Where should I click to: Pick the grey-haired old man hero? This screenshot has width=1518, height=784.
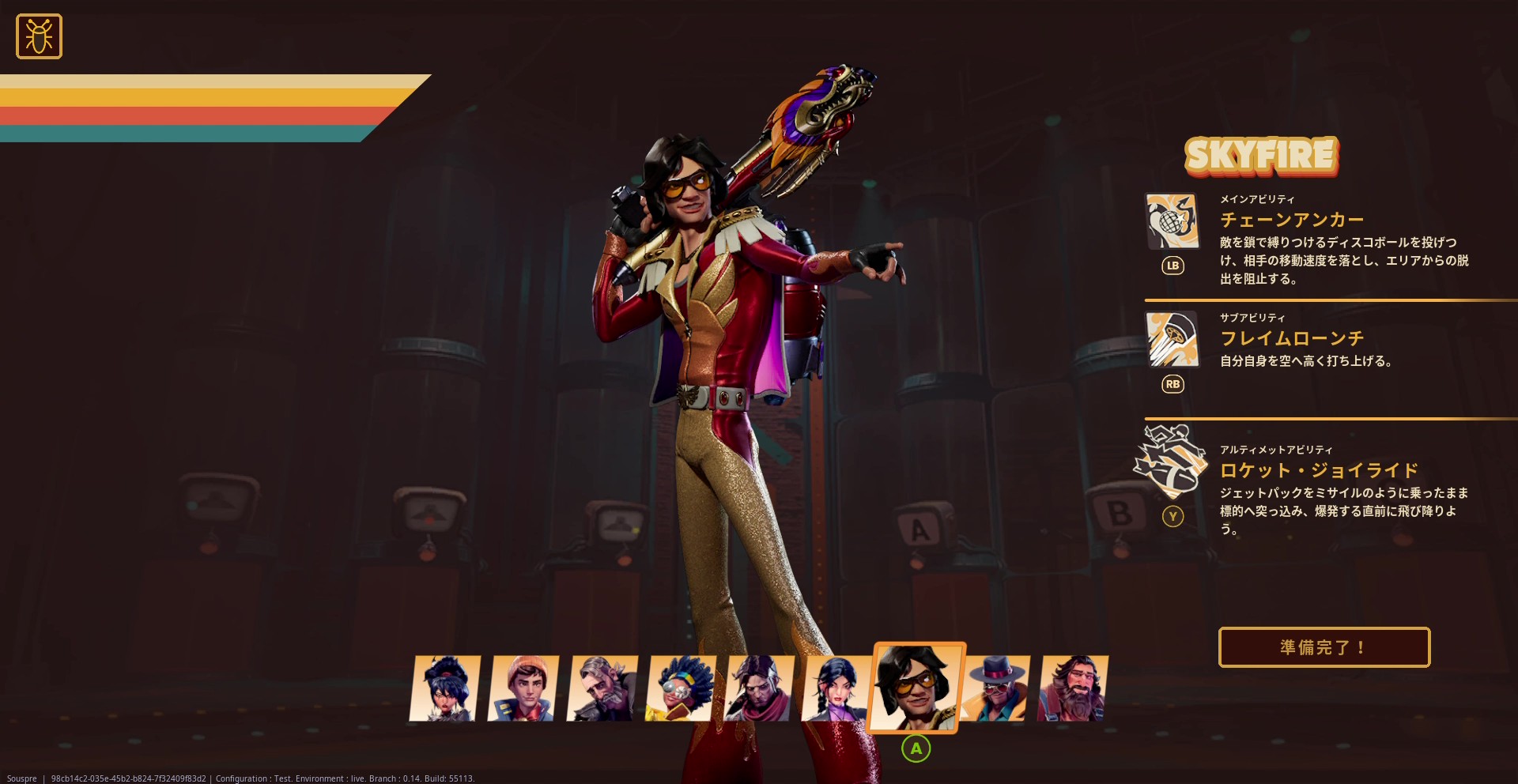pyautogui.click(x=602, y=688)
